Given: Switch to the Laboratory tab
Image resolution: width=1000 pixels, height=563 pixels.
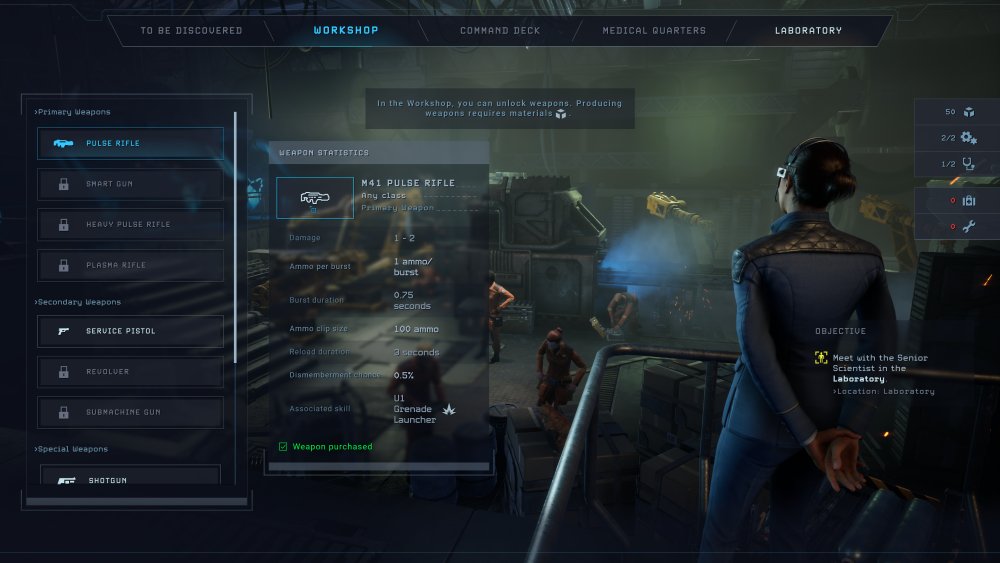Looking at the screenshot, I should (x=808, y=31).
